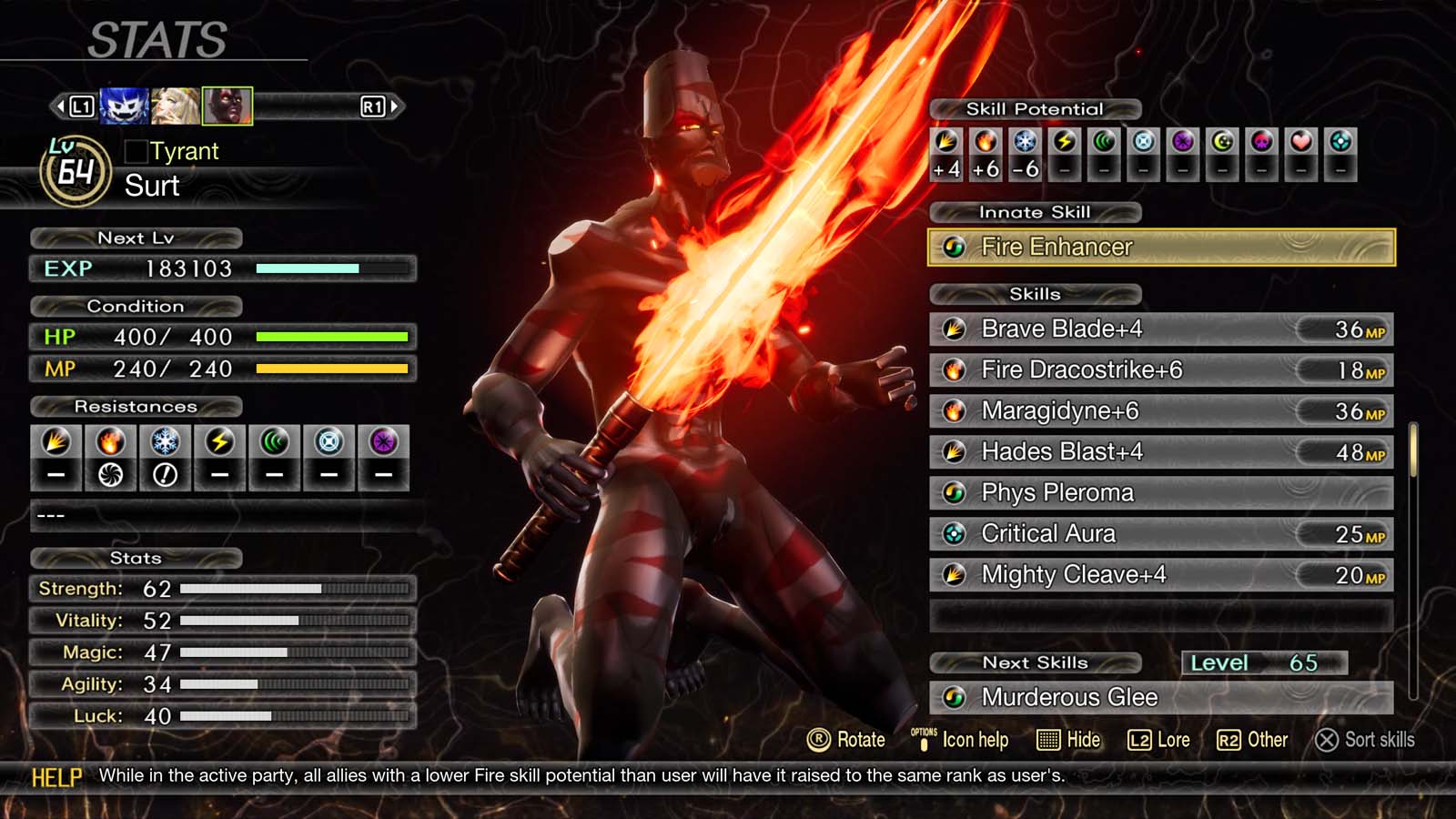Select the Fire Dracostrike+6 skill
Screen dimensions: 1456x819
(1160, 369)
